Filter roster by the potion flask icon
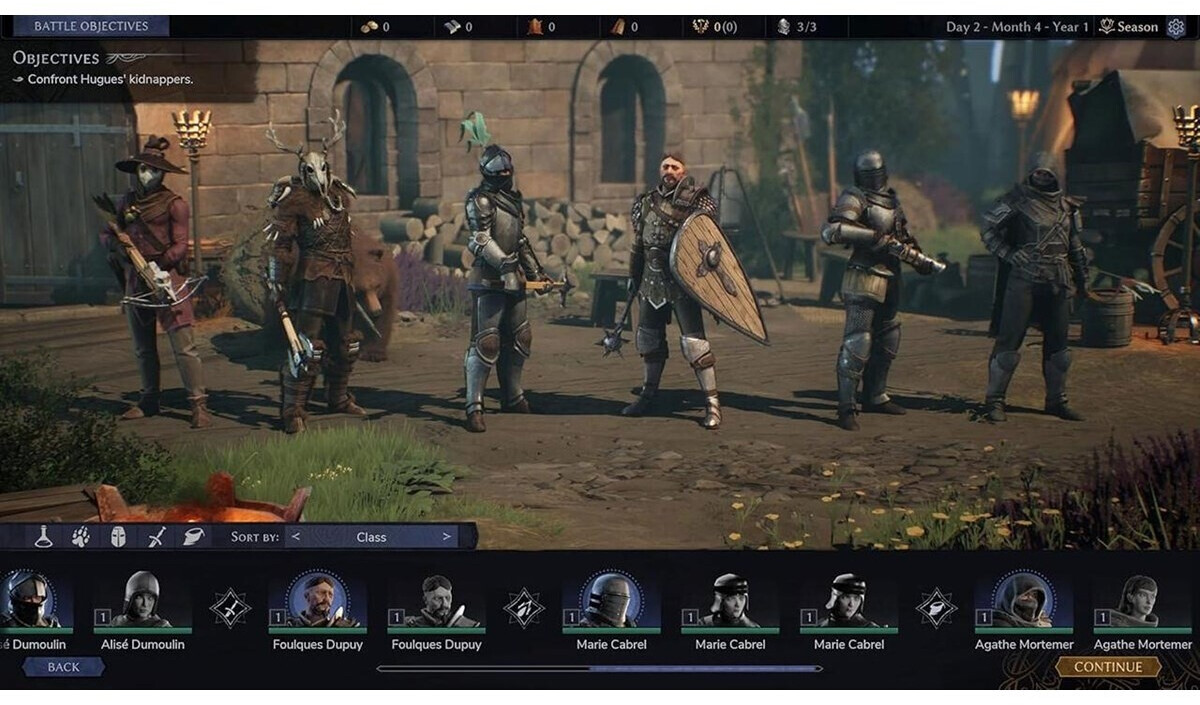 [43, 537]
